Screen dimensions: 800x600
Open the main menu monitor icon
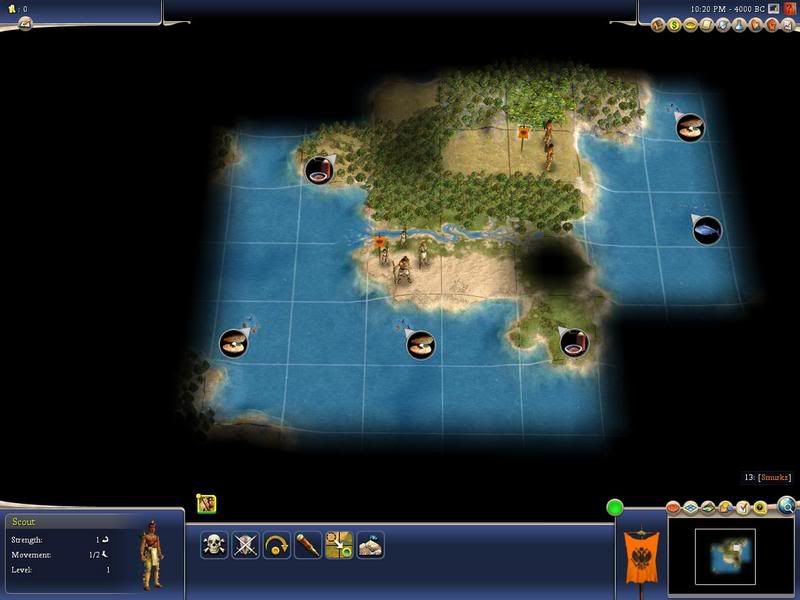coord(773,8)
